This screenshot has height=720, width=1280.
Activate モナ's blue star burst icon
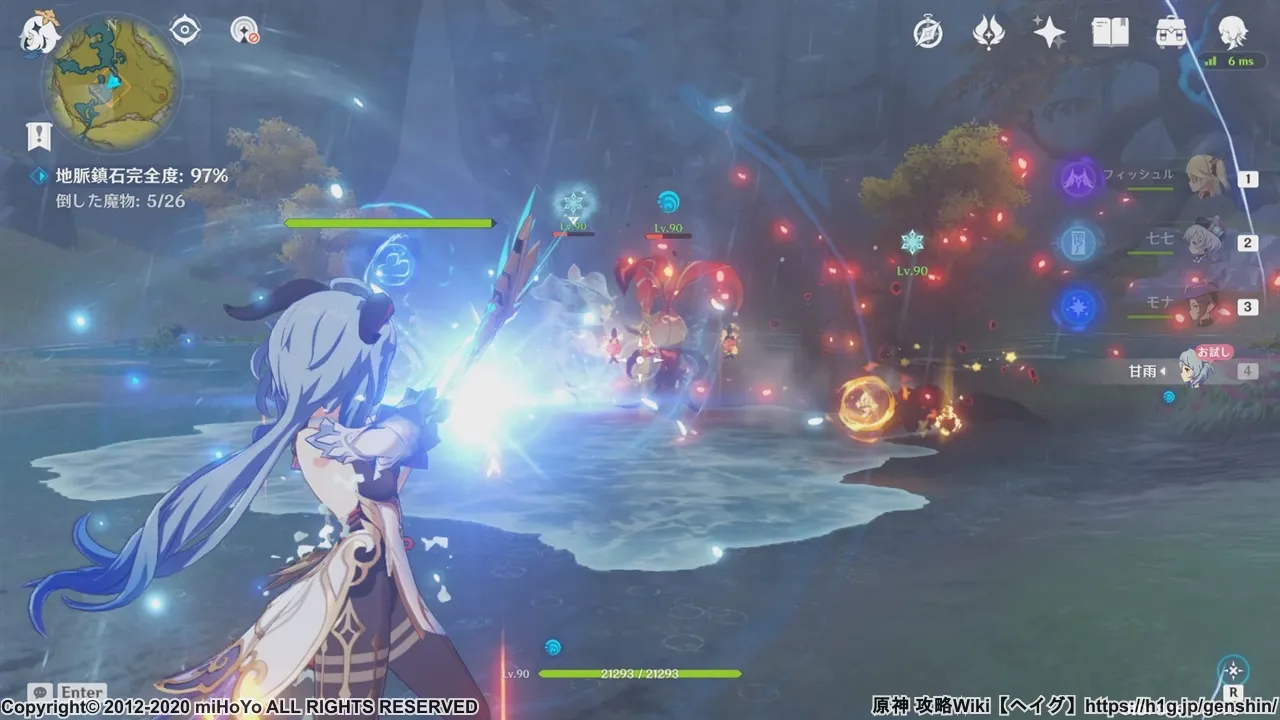click(1078, 307)
